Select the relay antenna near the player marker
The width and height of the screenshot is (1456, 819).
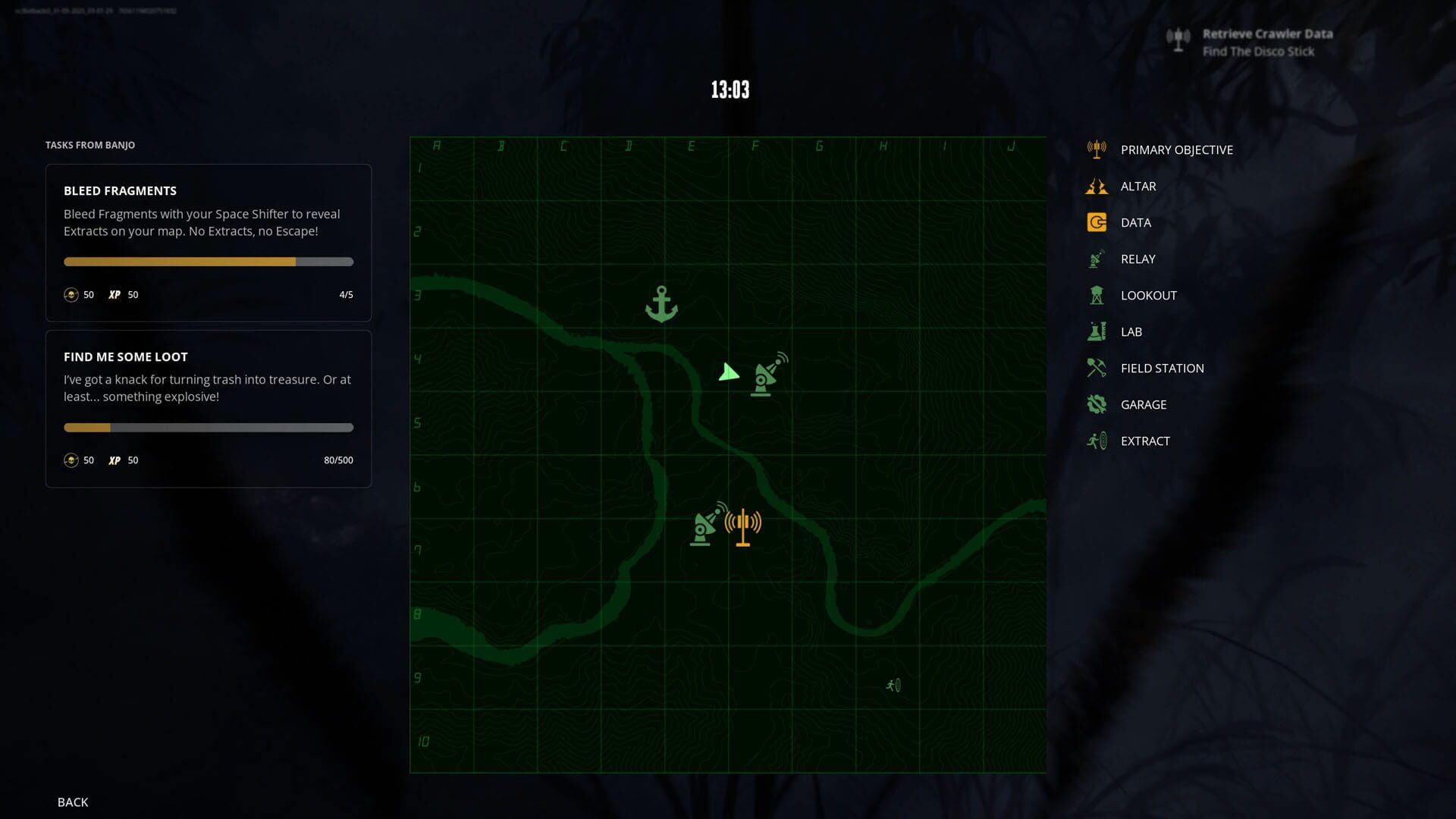[x=766, y=375]
